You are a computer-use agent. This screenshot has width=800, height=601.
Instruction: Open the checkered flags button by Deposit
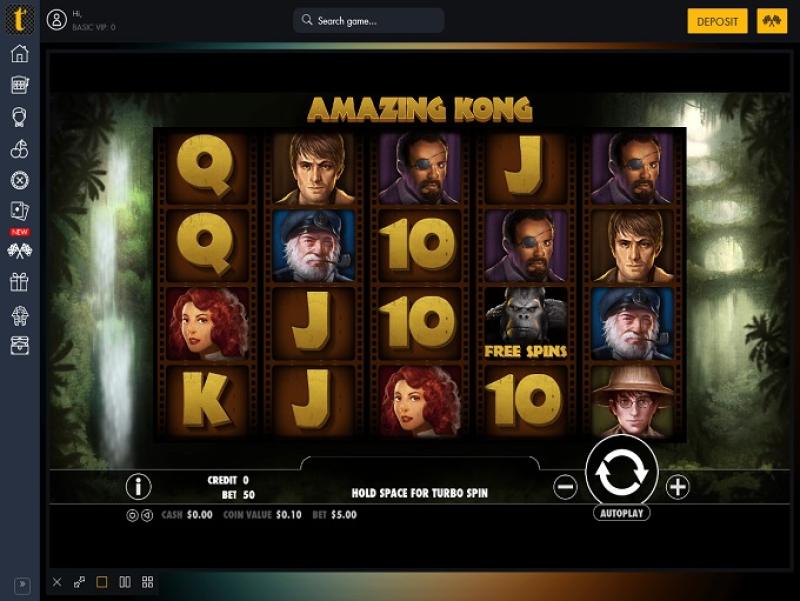tap(772, 21)
